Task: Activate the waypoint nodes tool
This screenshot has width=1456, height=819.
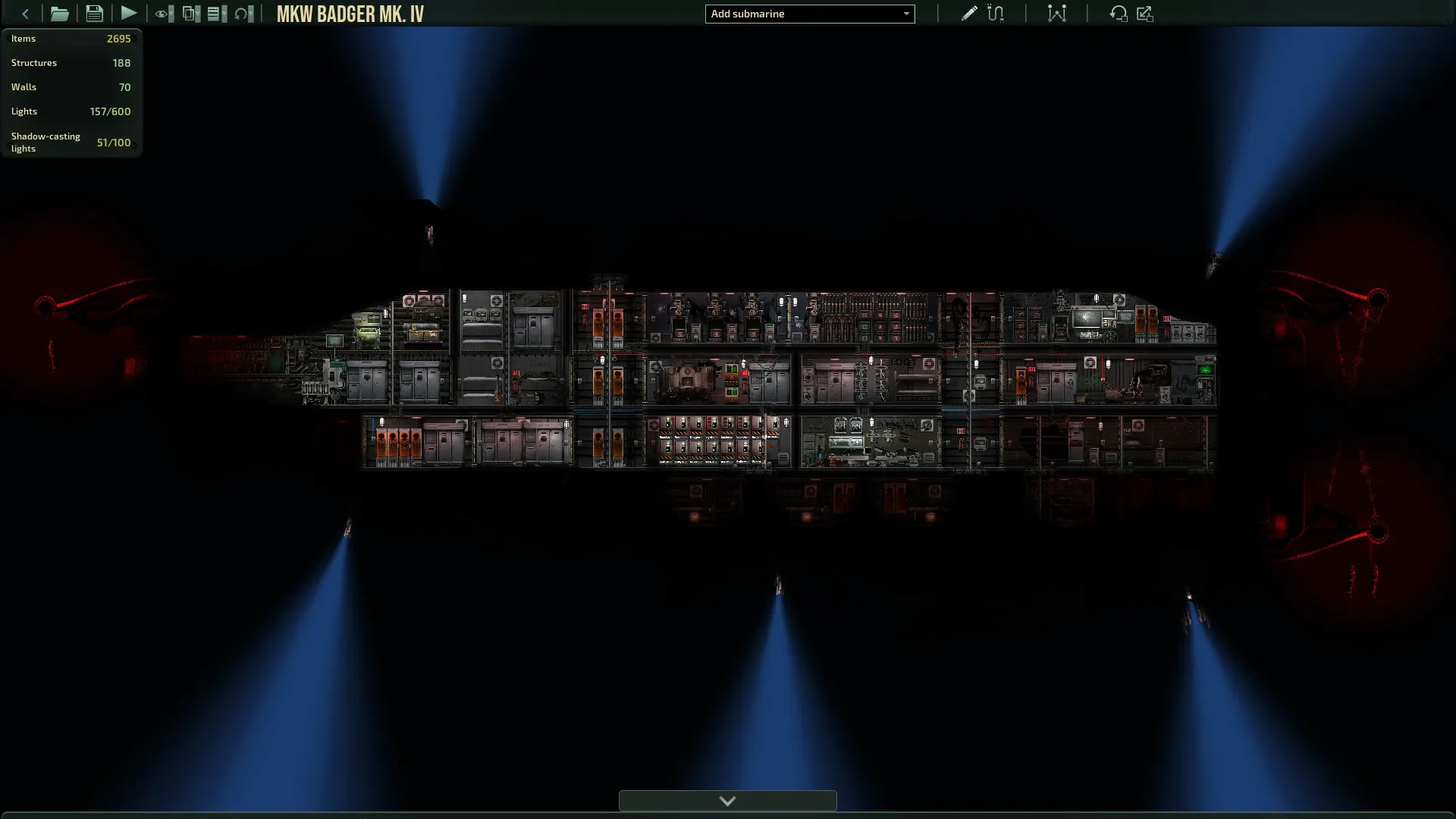Action: click(x=1056, y=14)
